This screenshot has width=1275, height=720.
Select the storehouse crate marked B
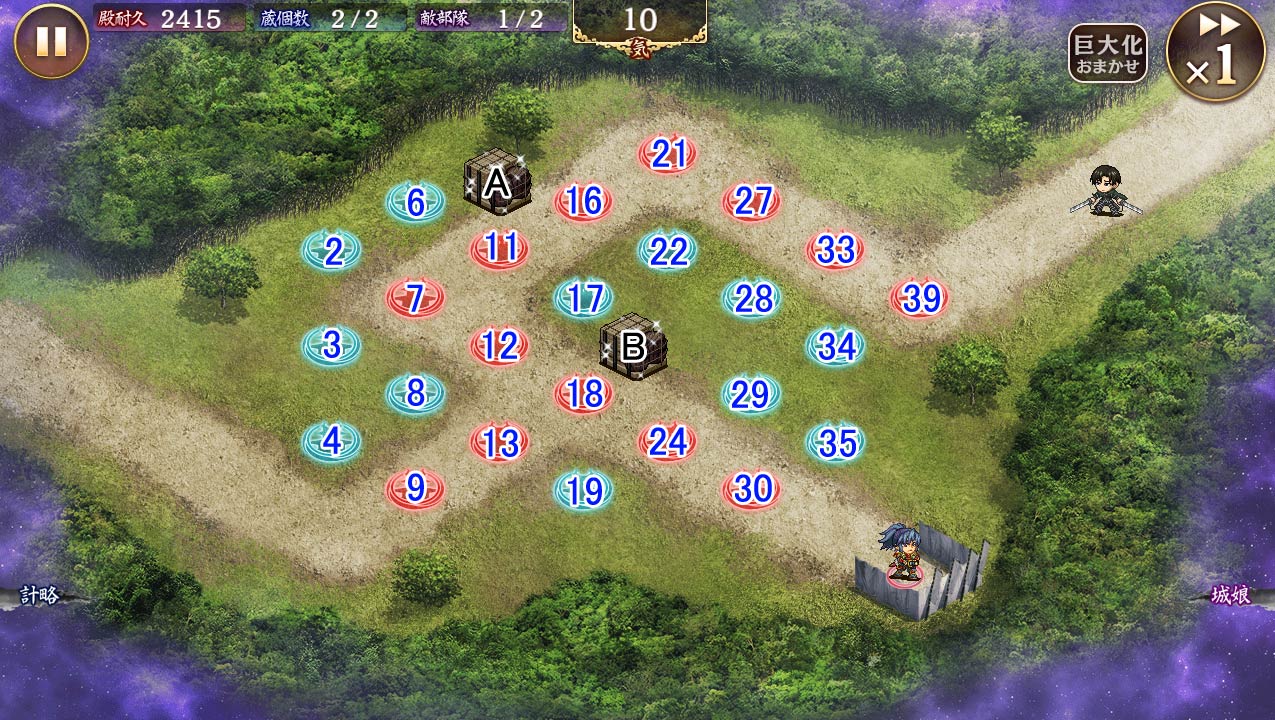(x=633, y=347)
